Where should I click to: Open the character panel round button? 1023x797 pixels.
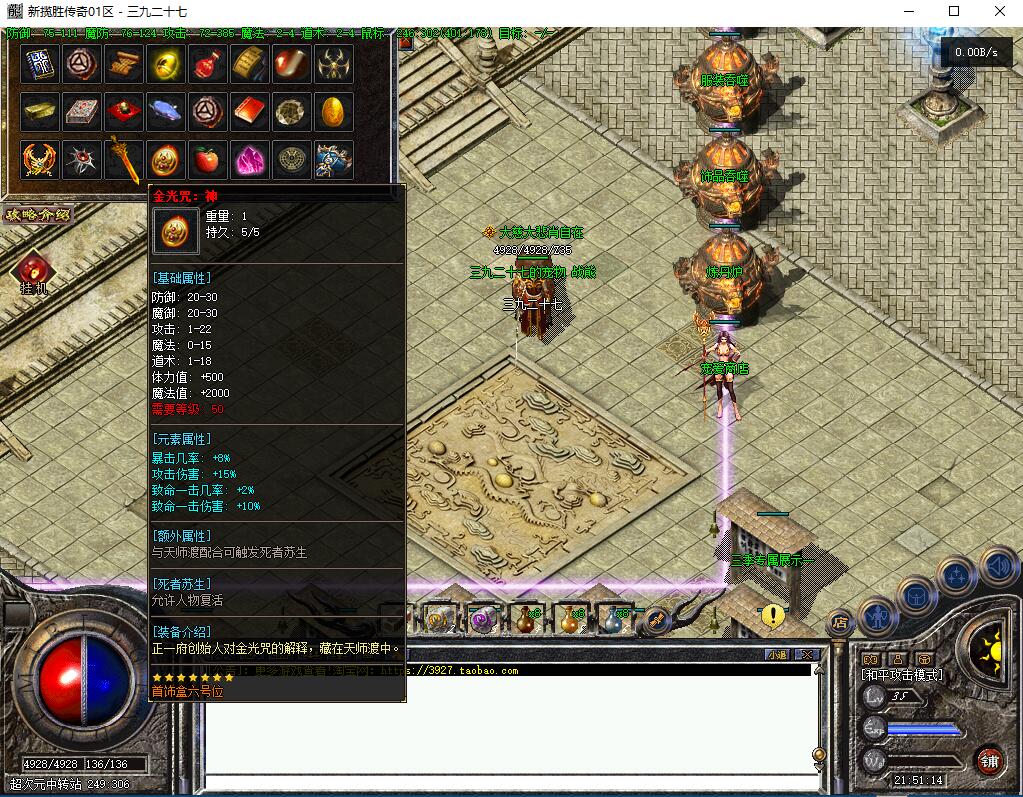(x=877, y=615)
